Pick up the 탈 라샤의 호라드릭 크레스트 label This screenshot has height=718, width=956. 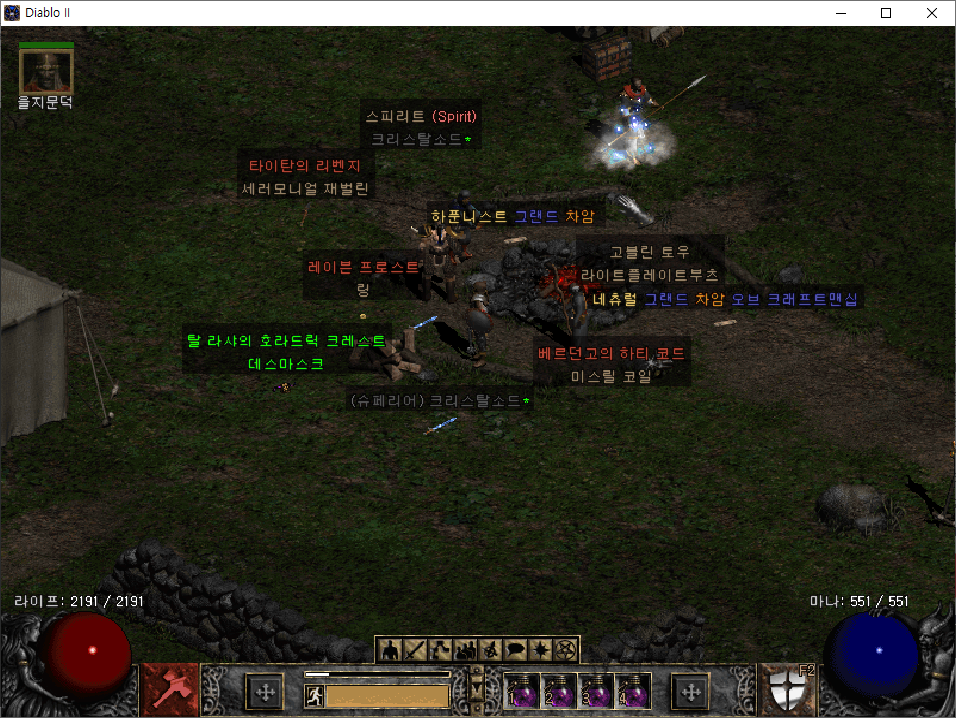pos(286,341)
